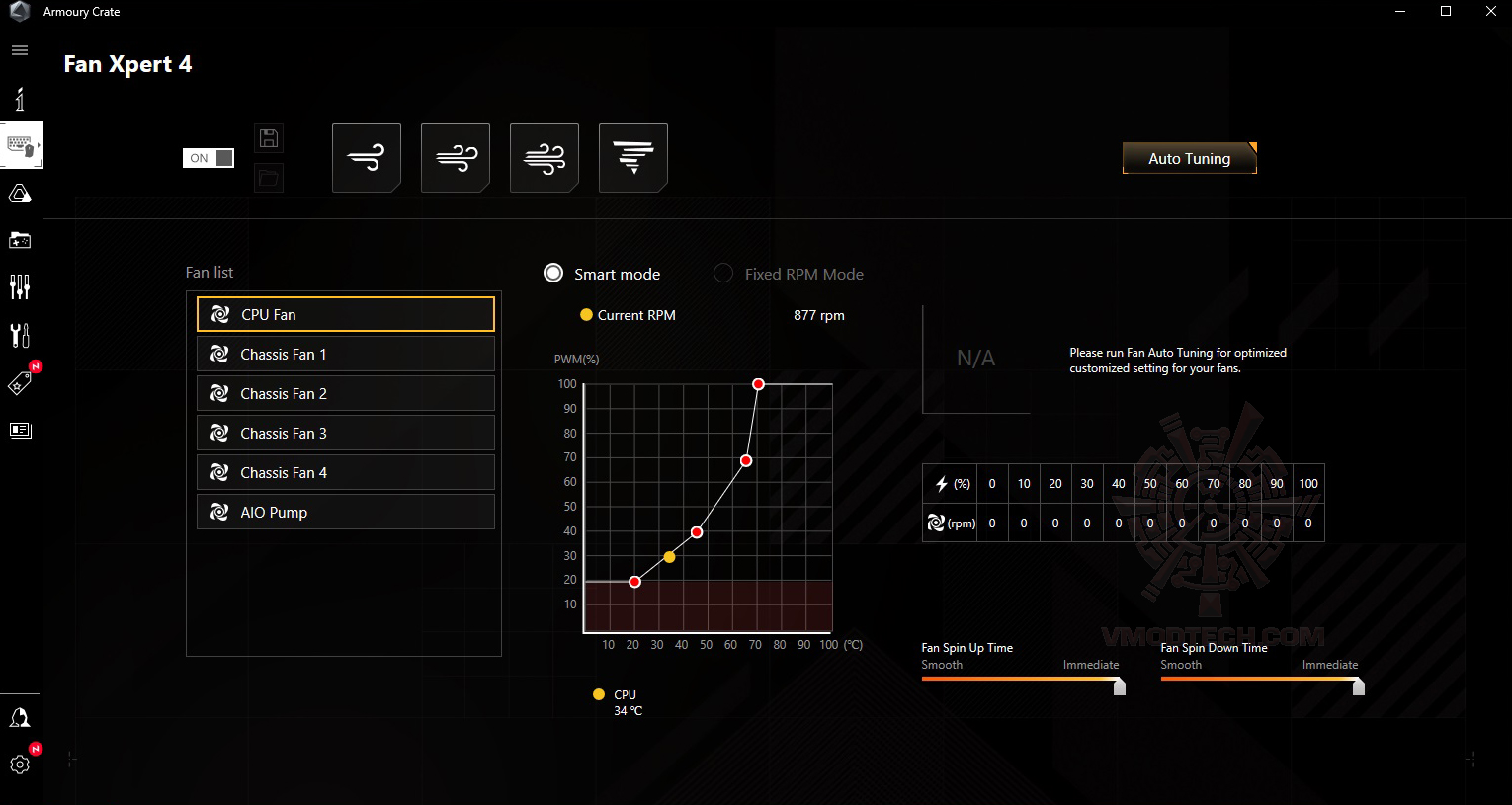Viewport: 1512px width, 805px height.
Task: Run Auto Tuning for the fans
Action: [x=1189, y=158]
